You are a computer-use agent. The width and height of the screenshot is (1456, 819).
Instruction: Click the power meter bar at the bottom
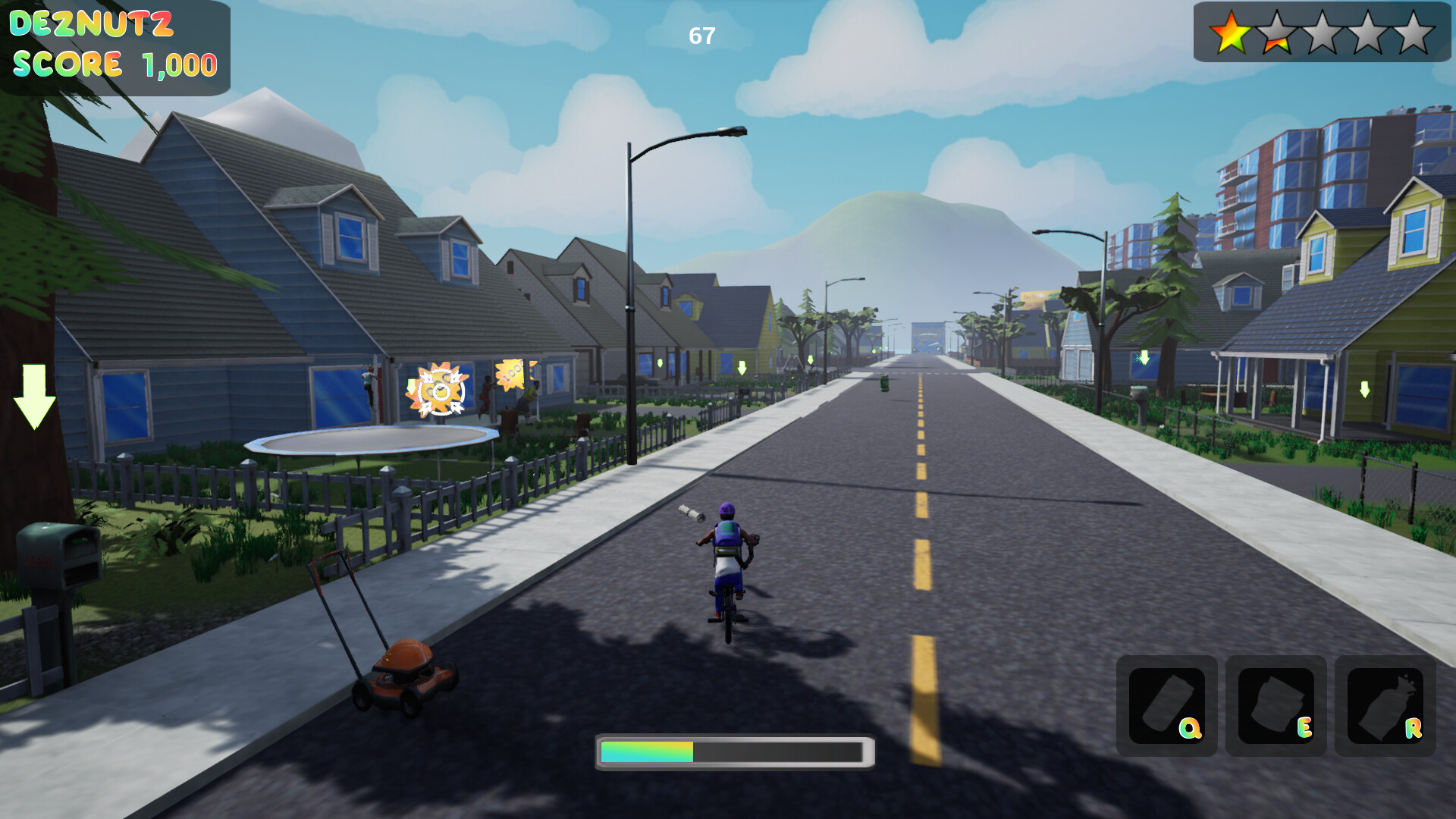pos(733,752)
